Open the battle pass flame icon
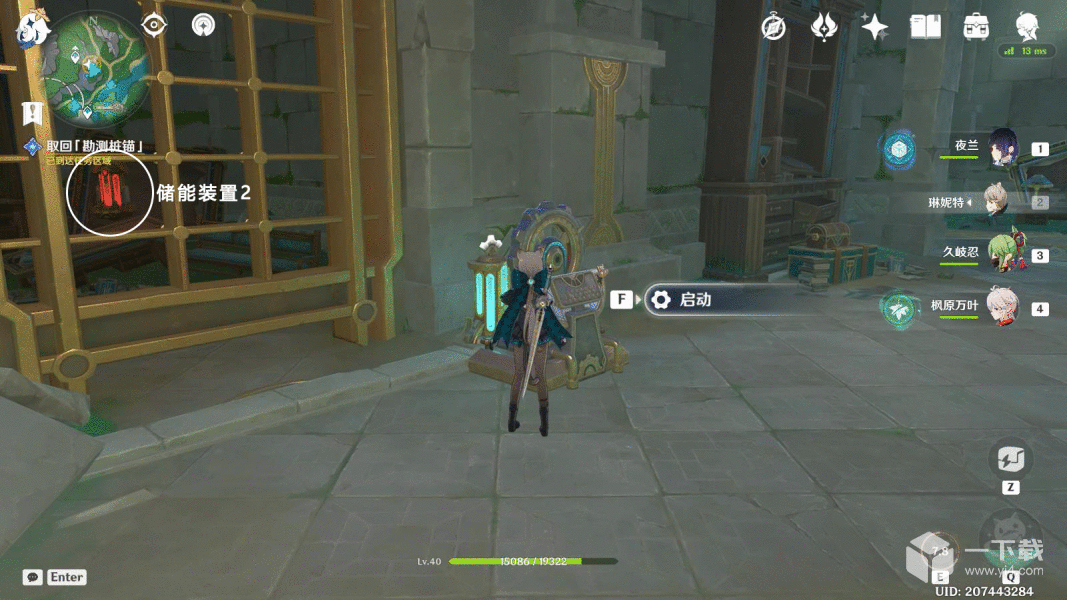Image resolution: width=1067 pixels, height=600 pixels. point(824,27)
